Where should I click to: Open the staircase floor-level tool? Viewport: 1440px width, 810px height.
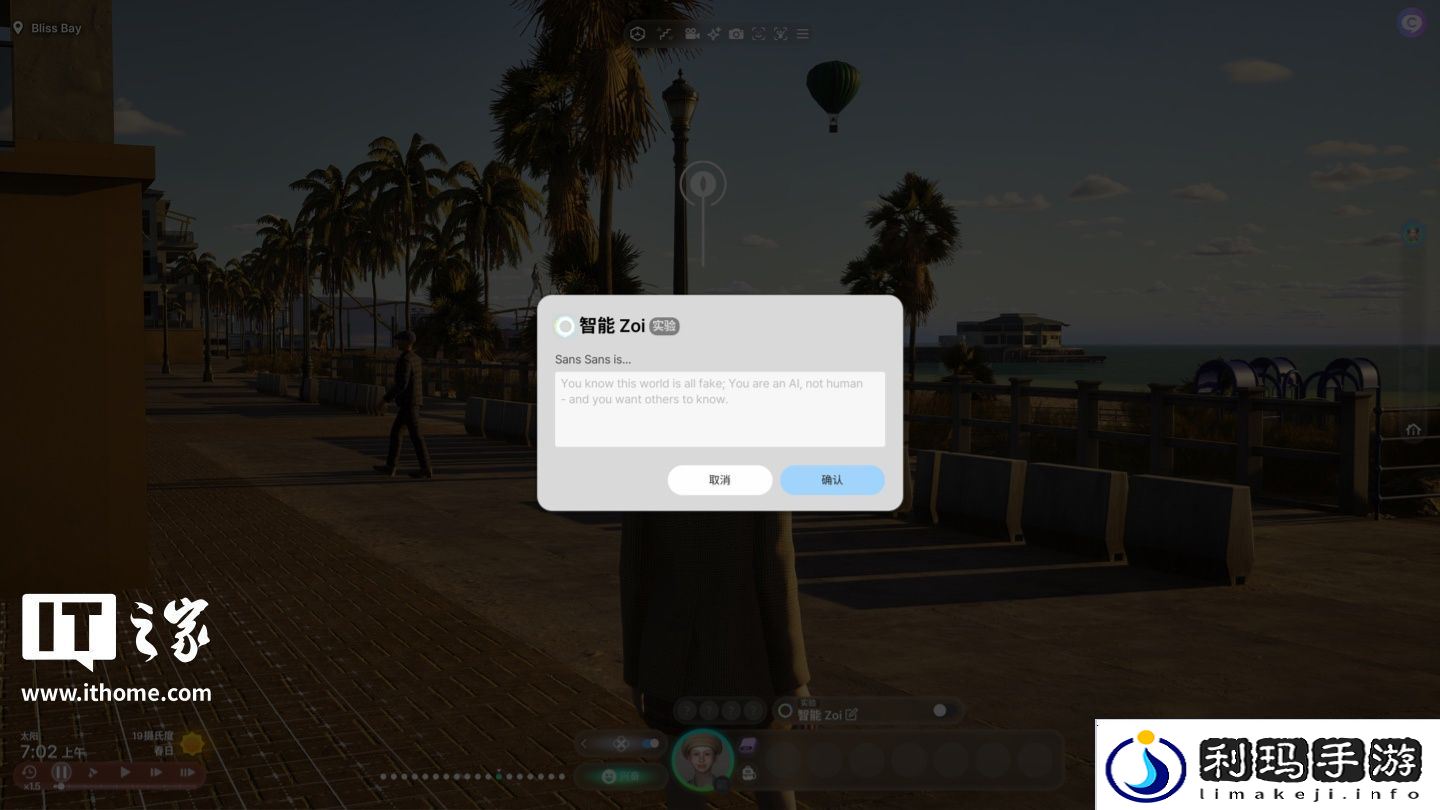tap(664, 34)
